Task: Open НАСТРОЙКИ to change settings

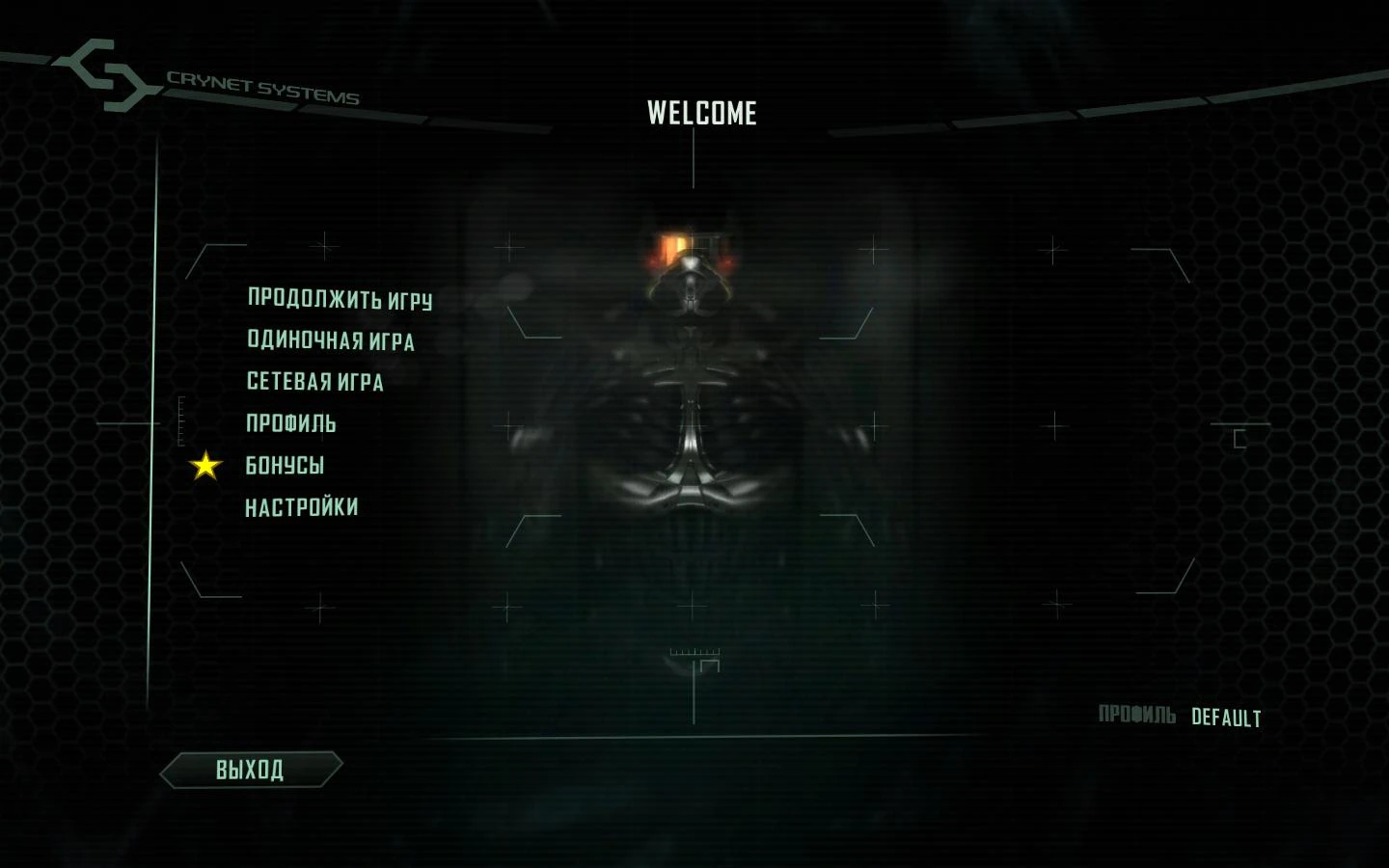Action: point(300,504)
